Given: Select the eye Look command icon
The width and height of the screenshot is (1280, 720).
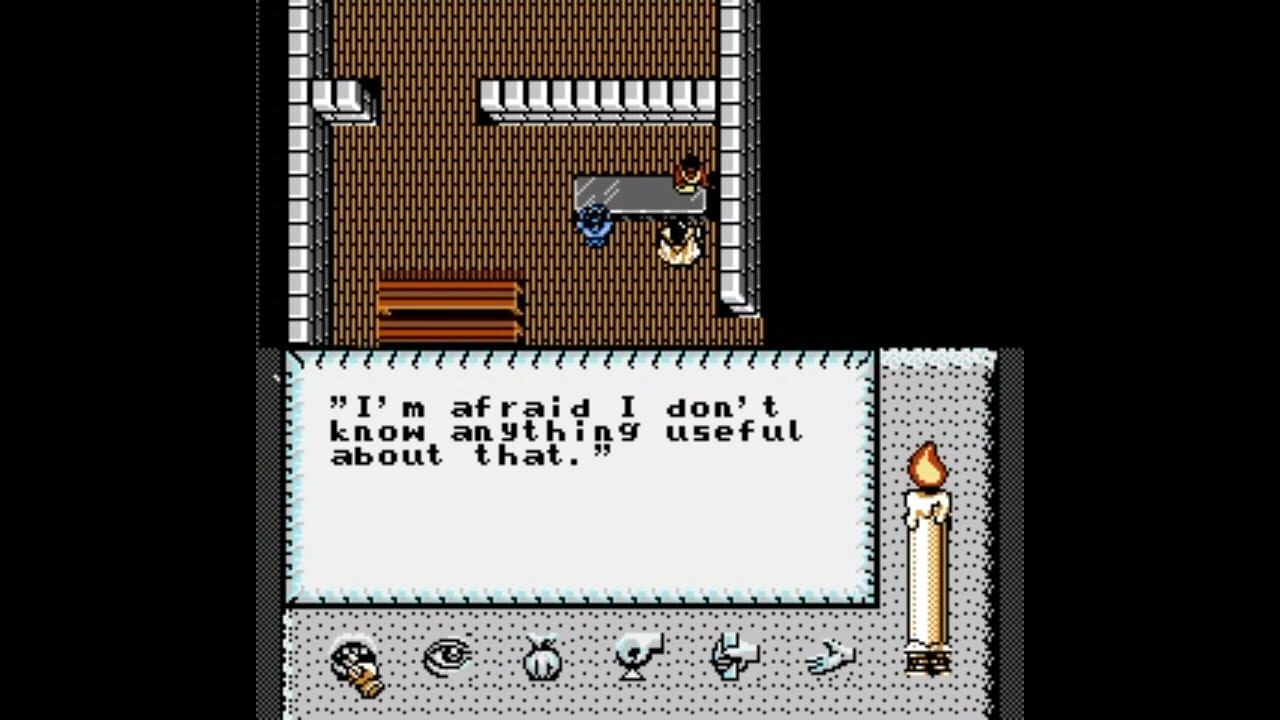Looking at the screenshot, I should tap(447, 657).
